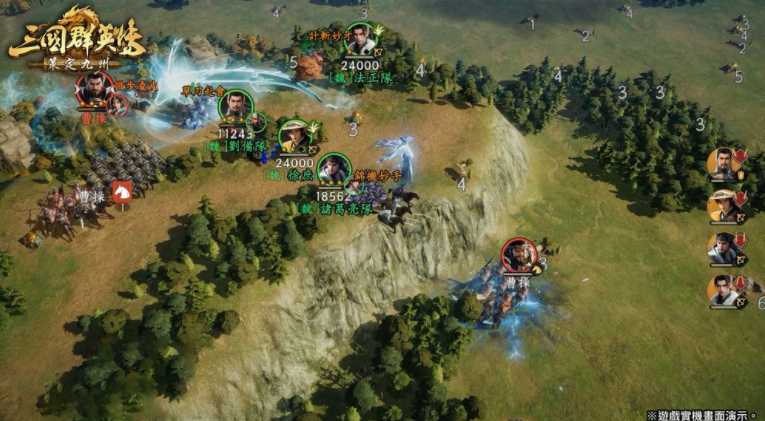
Task: Click the 三國群英傳 game logo
Action: coord(77,40)
